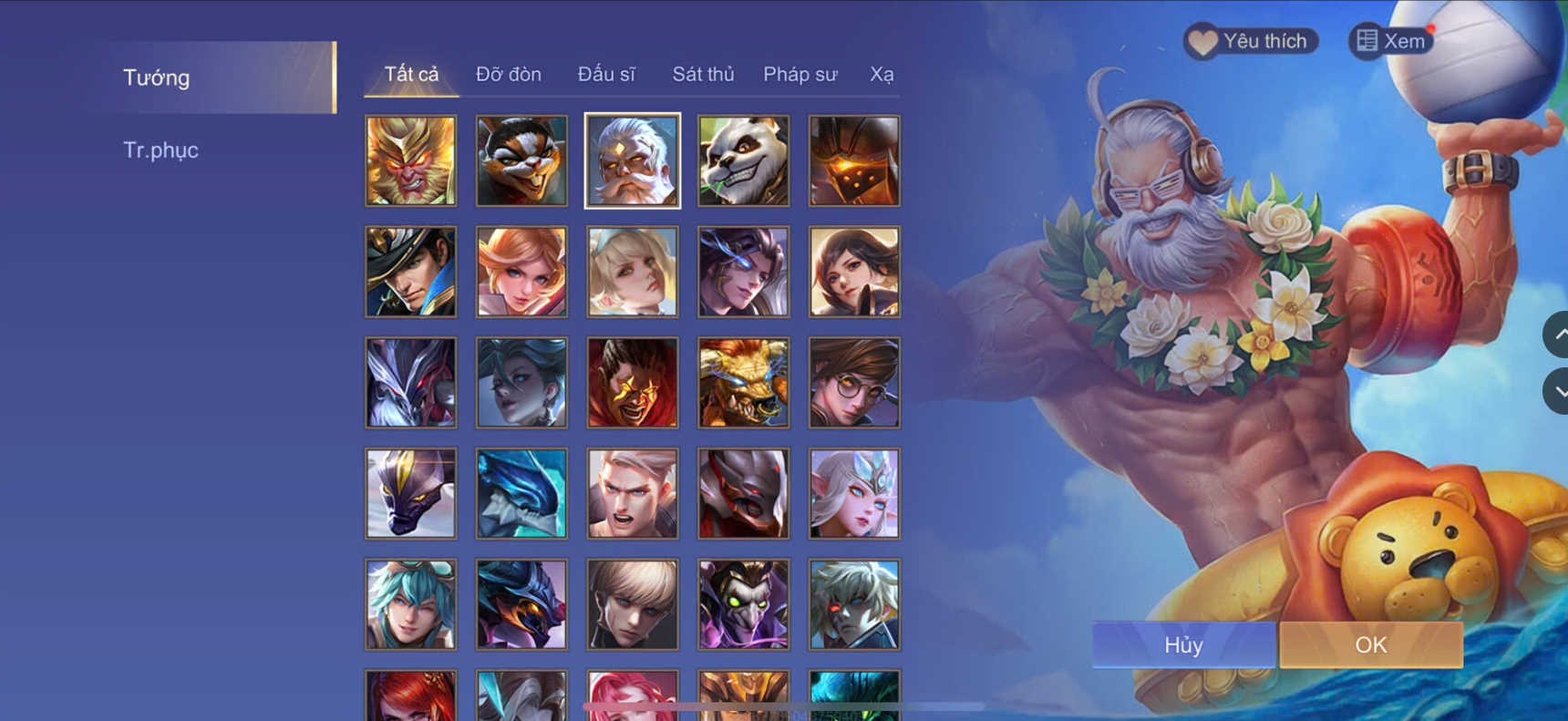Screen dimensions: 1568x721
Task: Confirm selection with the OK button
Action: click(1370, 644)
